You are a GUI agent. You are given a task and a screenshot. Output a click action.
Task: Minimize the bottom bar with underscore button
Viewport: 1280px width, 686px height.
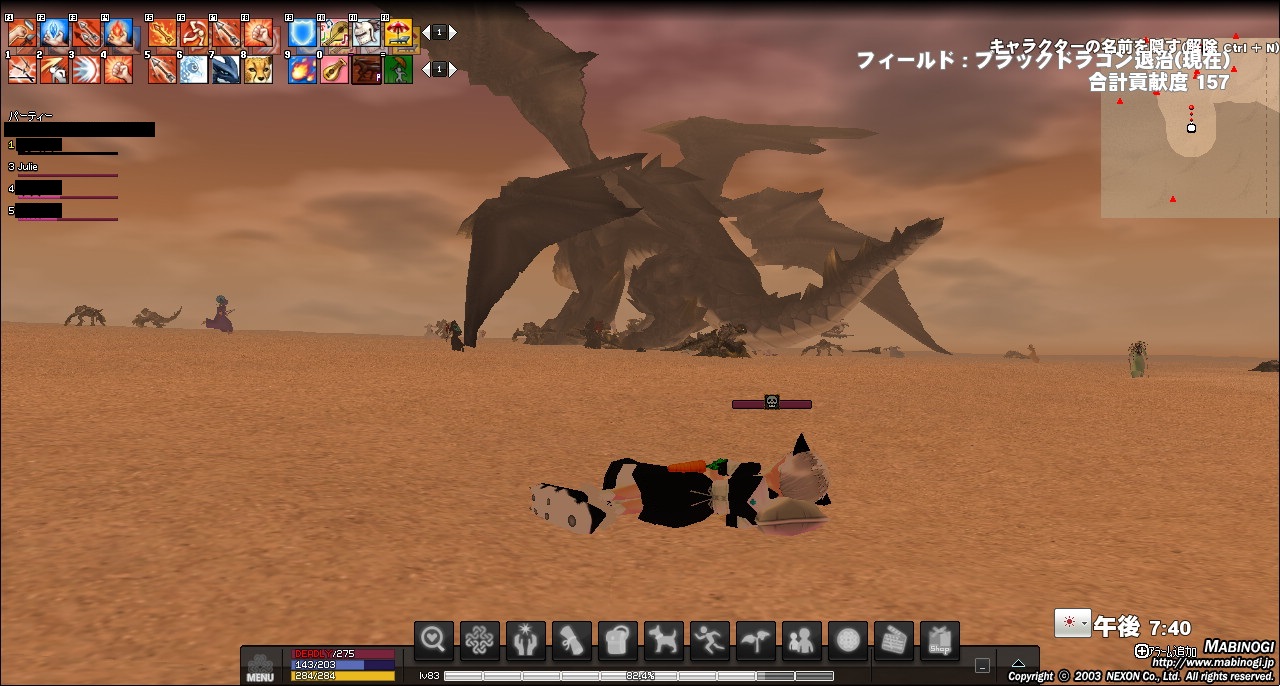983,665
